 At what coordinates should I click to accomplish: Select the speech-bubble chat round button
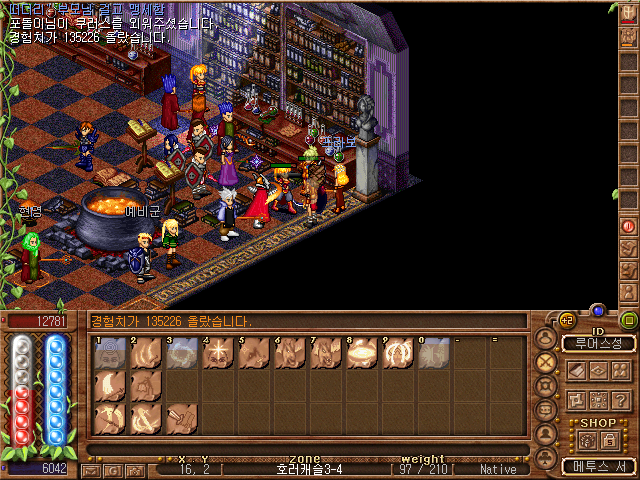pos(546,410)
